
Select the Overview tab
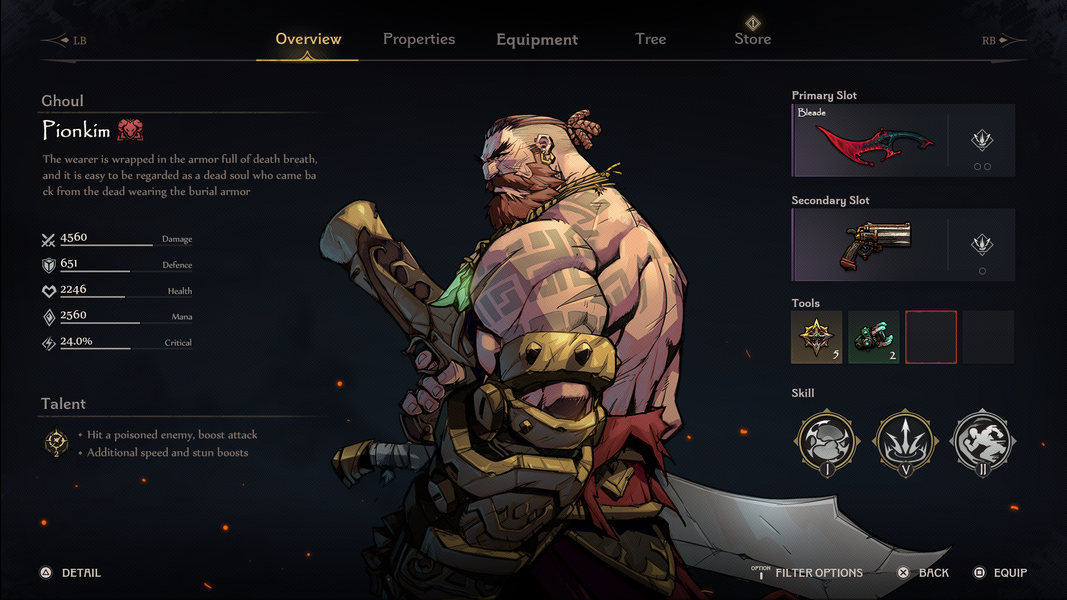point(308,39)
